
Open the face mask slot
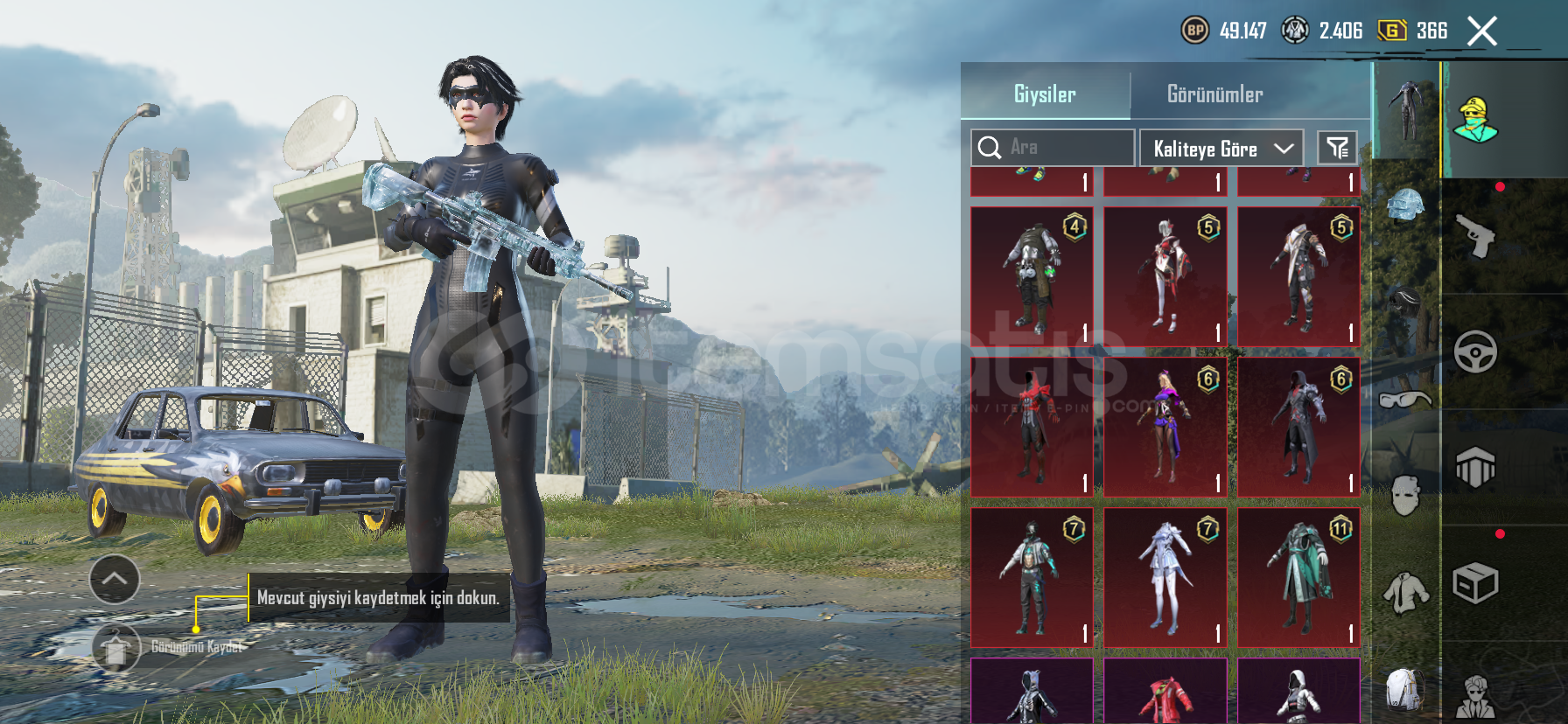tap(1406, 495)
